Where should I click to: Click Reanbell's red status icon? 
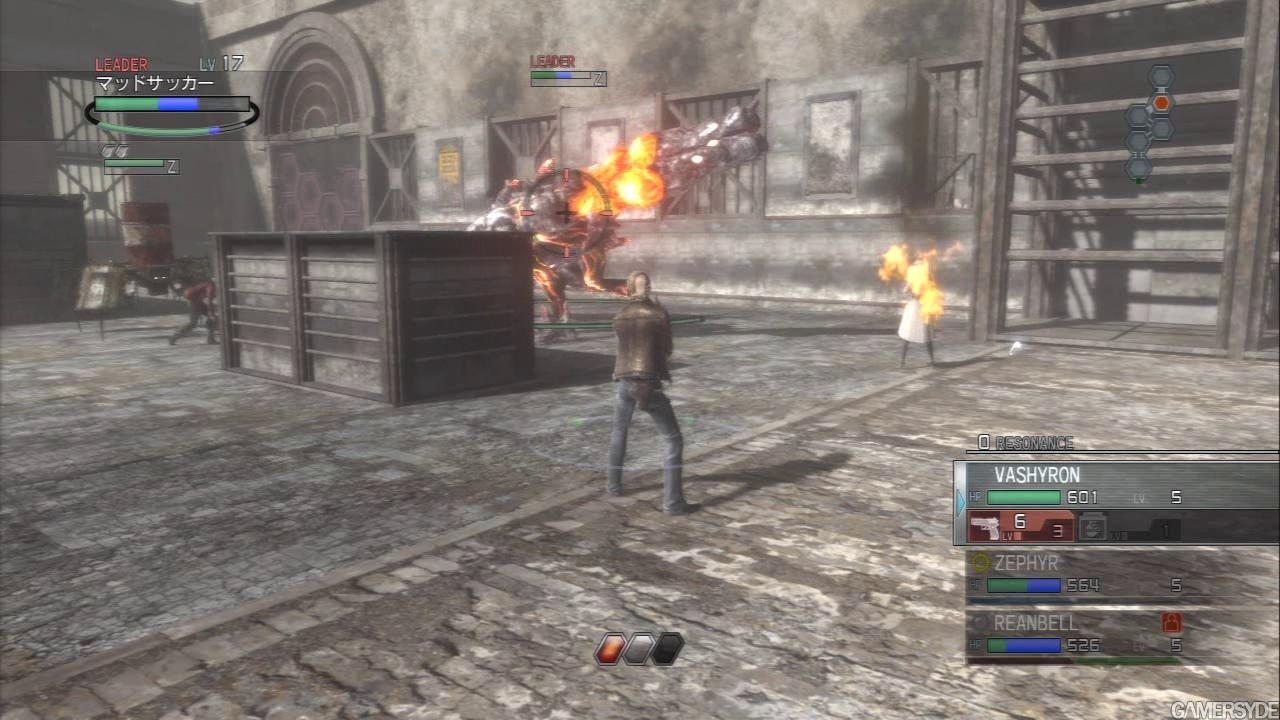click(1171, 622)
